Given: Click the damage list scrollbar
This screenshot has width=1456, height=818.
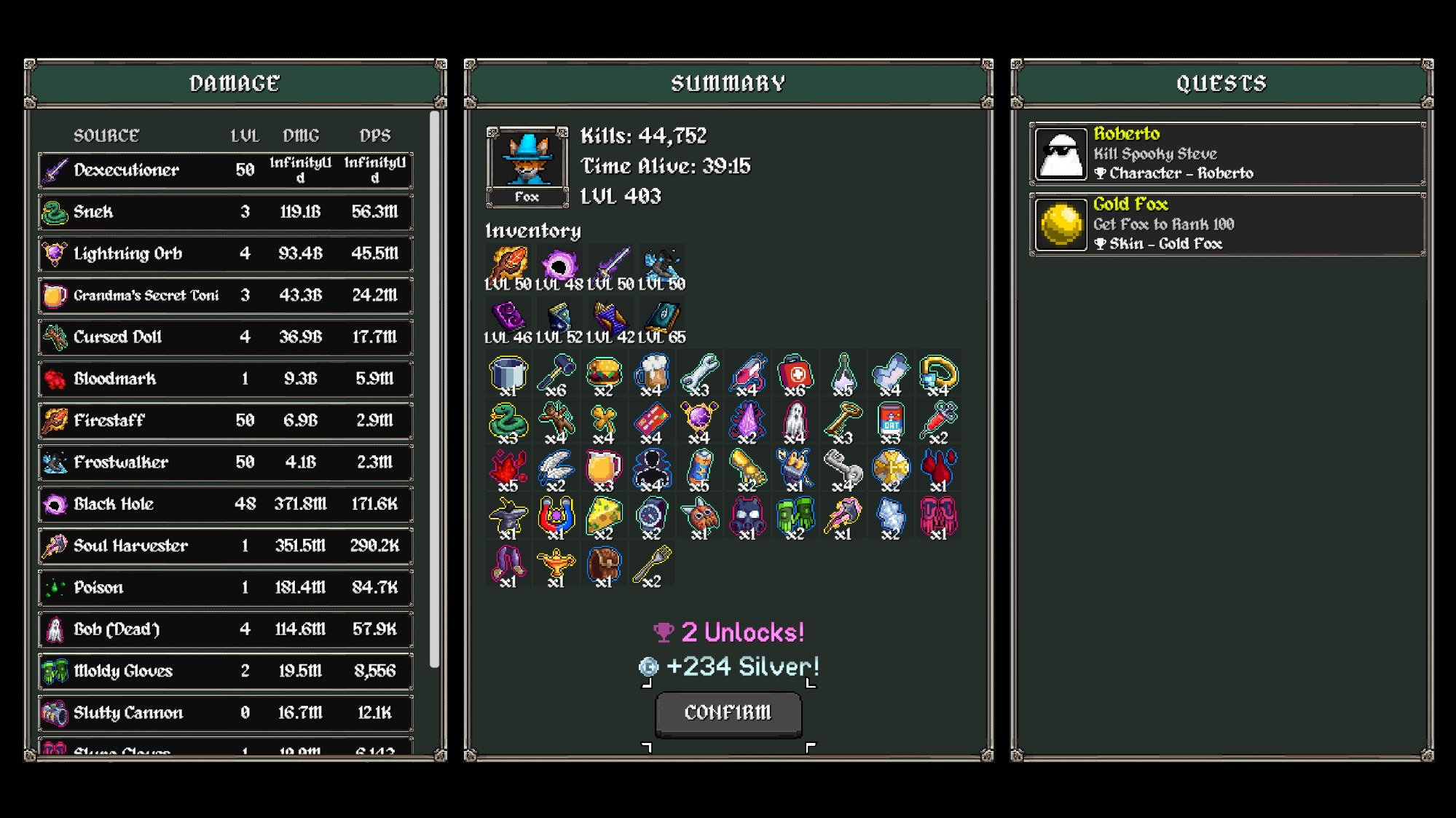Looking at the screenshot, I should tap(435, 389).
